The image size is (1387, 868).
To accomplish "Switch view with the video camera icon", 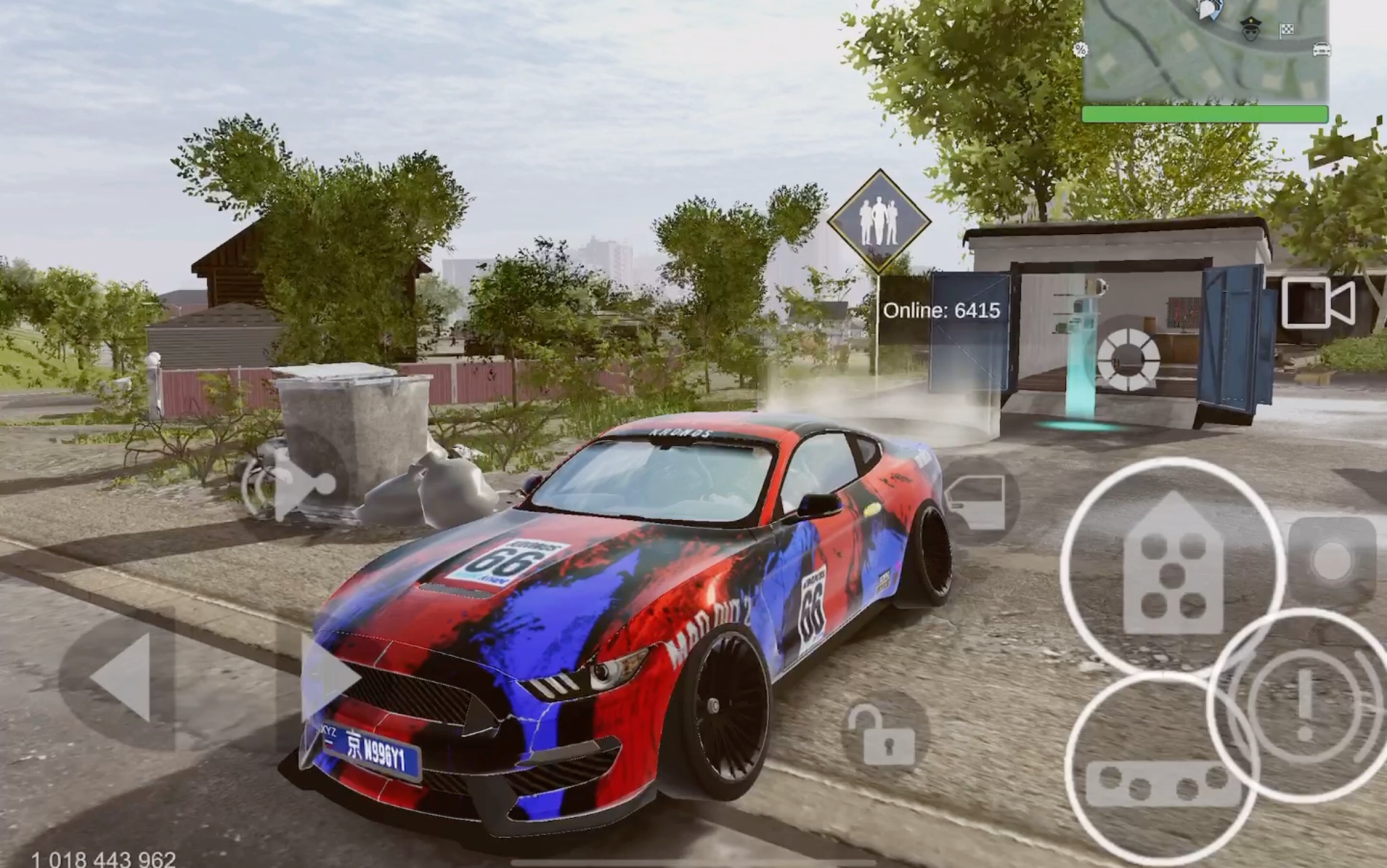I will (1318, 303).
